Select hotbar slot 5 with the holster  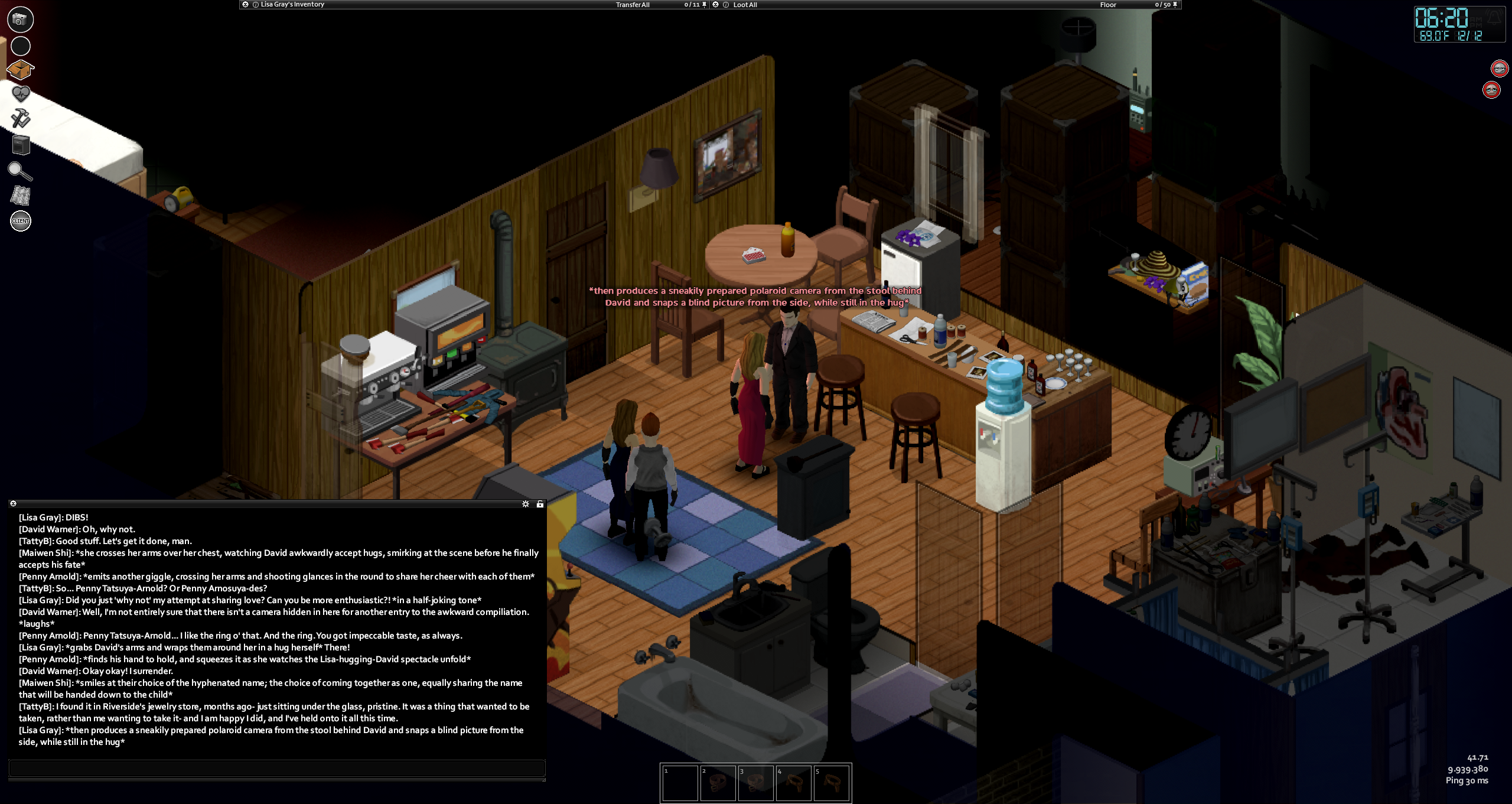coord(831,783)
